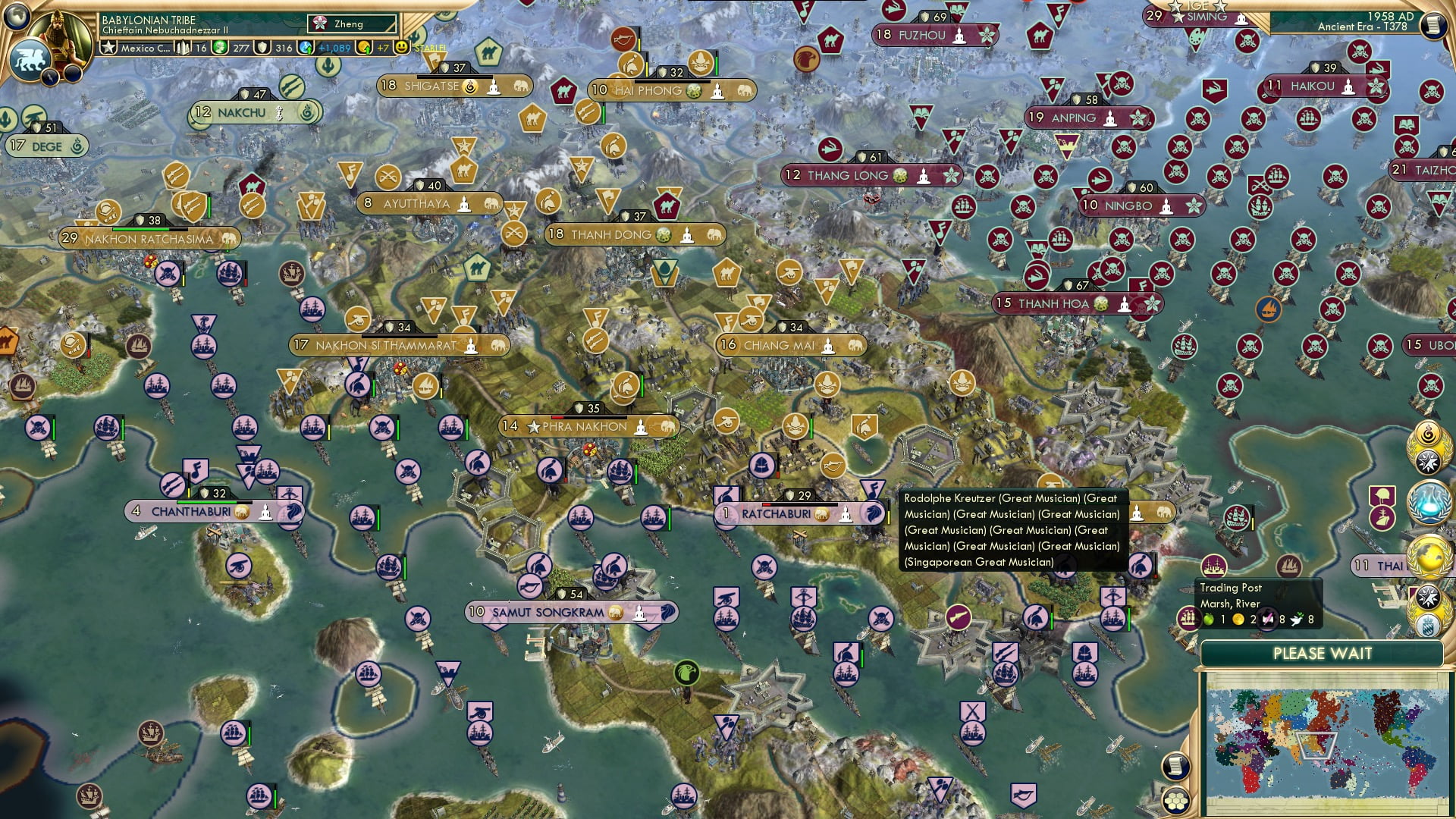
Task: Select the Nakhon Ratchasima city banner
Action: click(149, 239)
